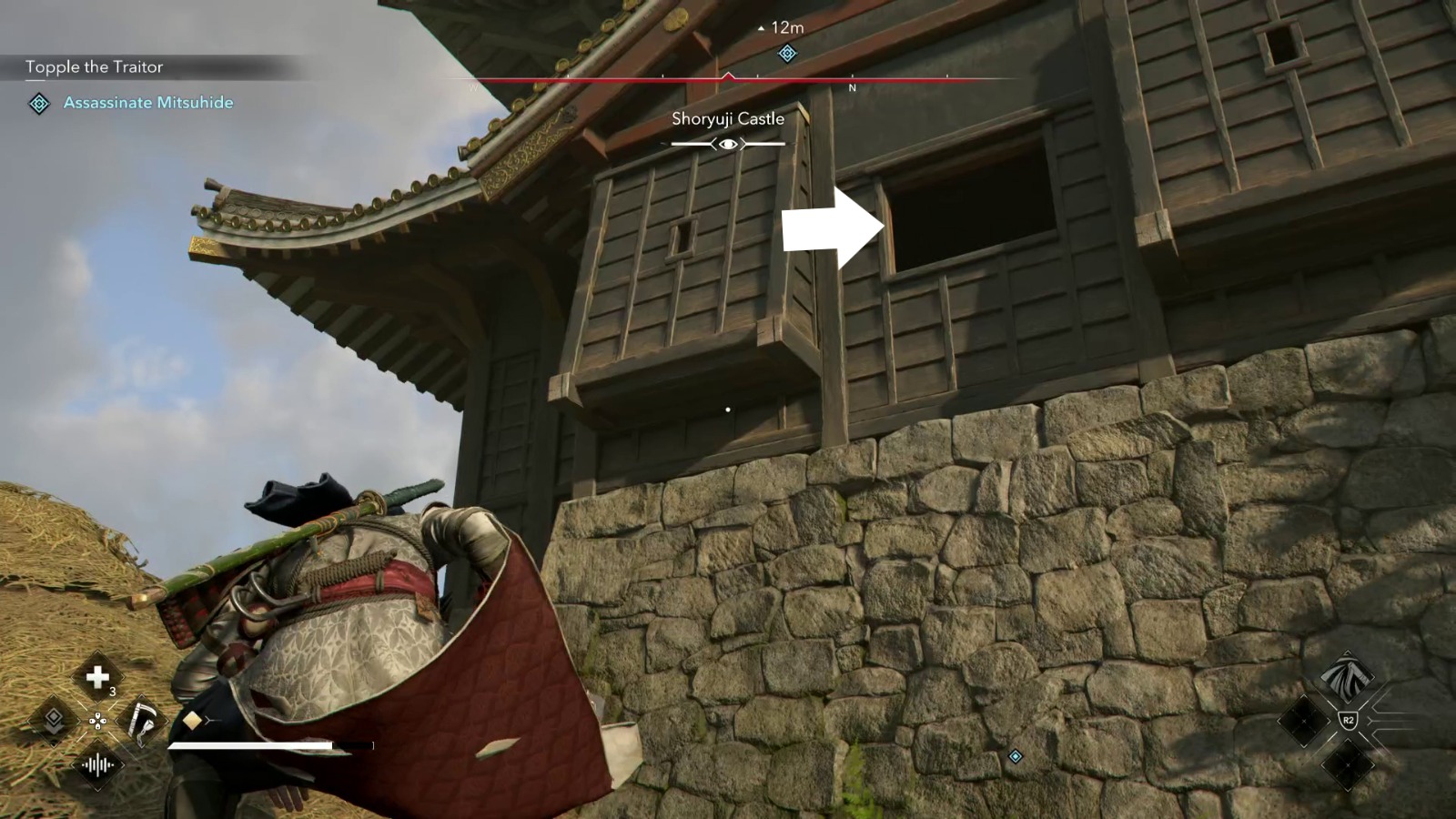Toggle the empty bottom ability slot diamond
The image size is (1456, 819).
[x=1346, y=765]
